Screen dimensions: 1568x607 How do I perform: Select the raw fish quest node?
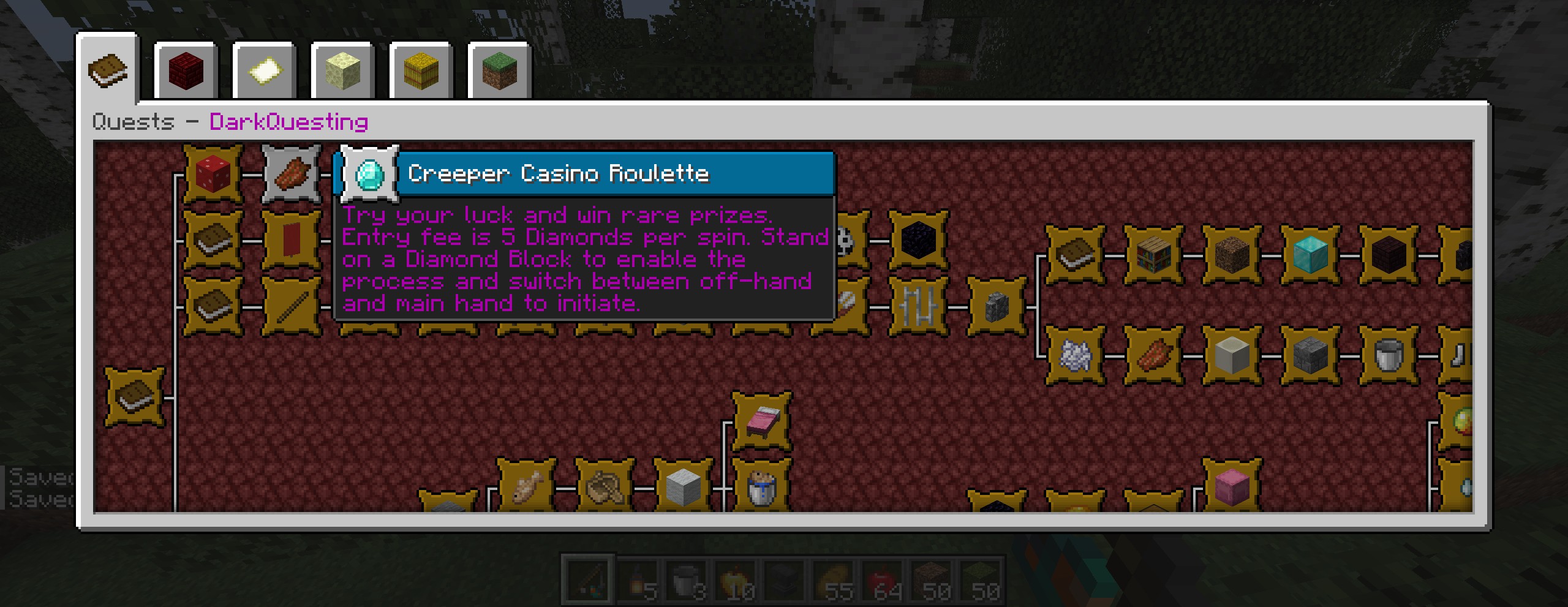click(x=527, y=488)
